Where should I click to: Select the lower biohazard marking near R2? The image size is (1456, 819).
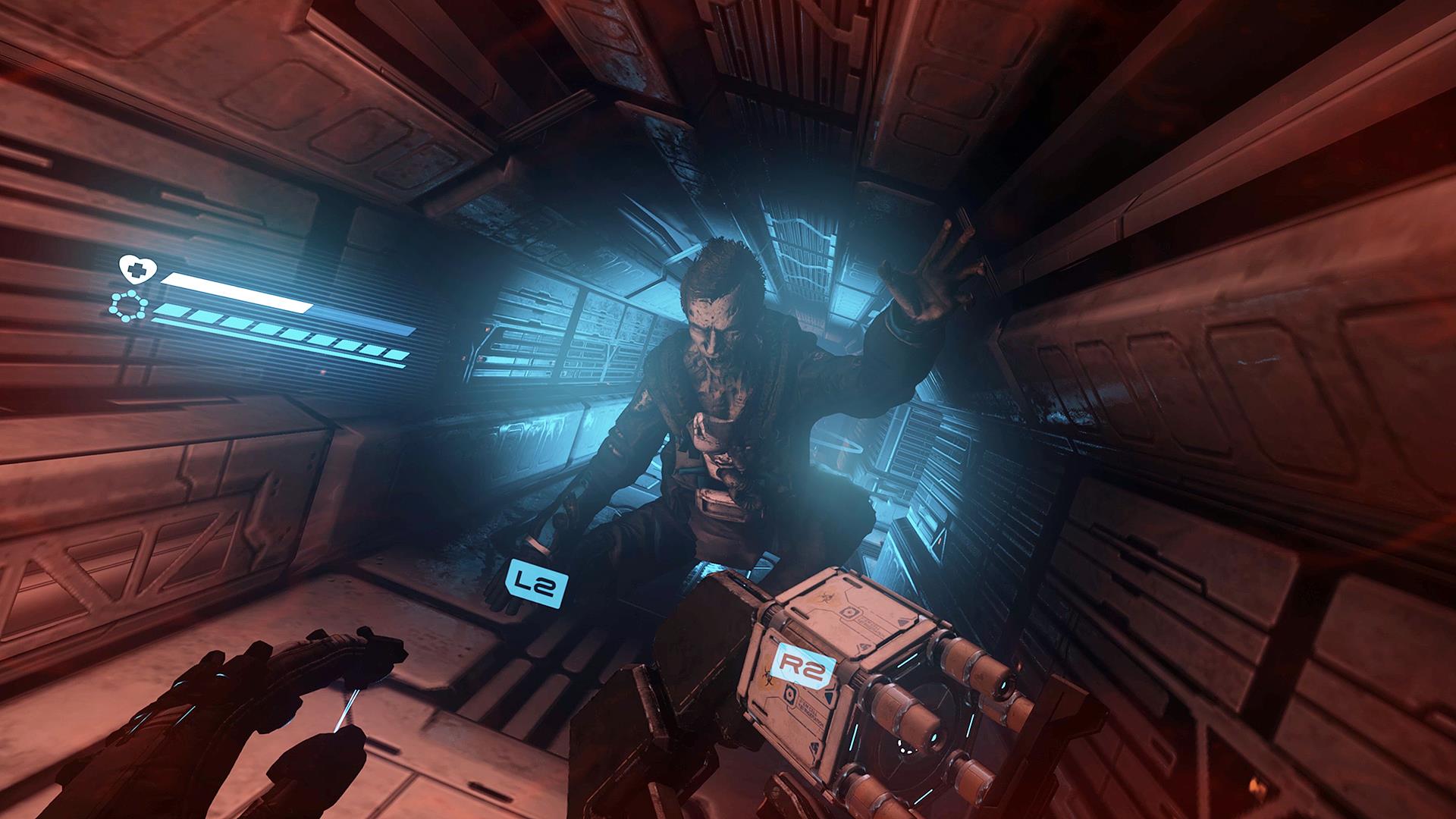pos(770,676)
